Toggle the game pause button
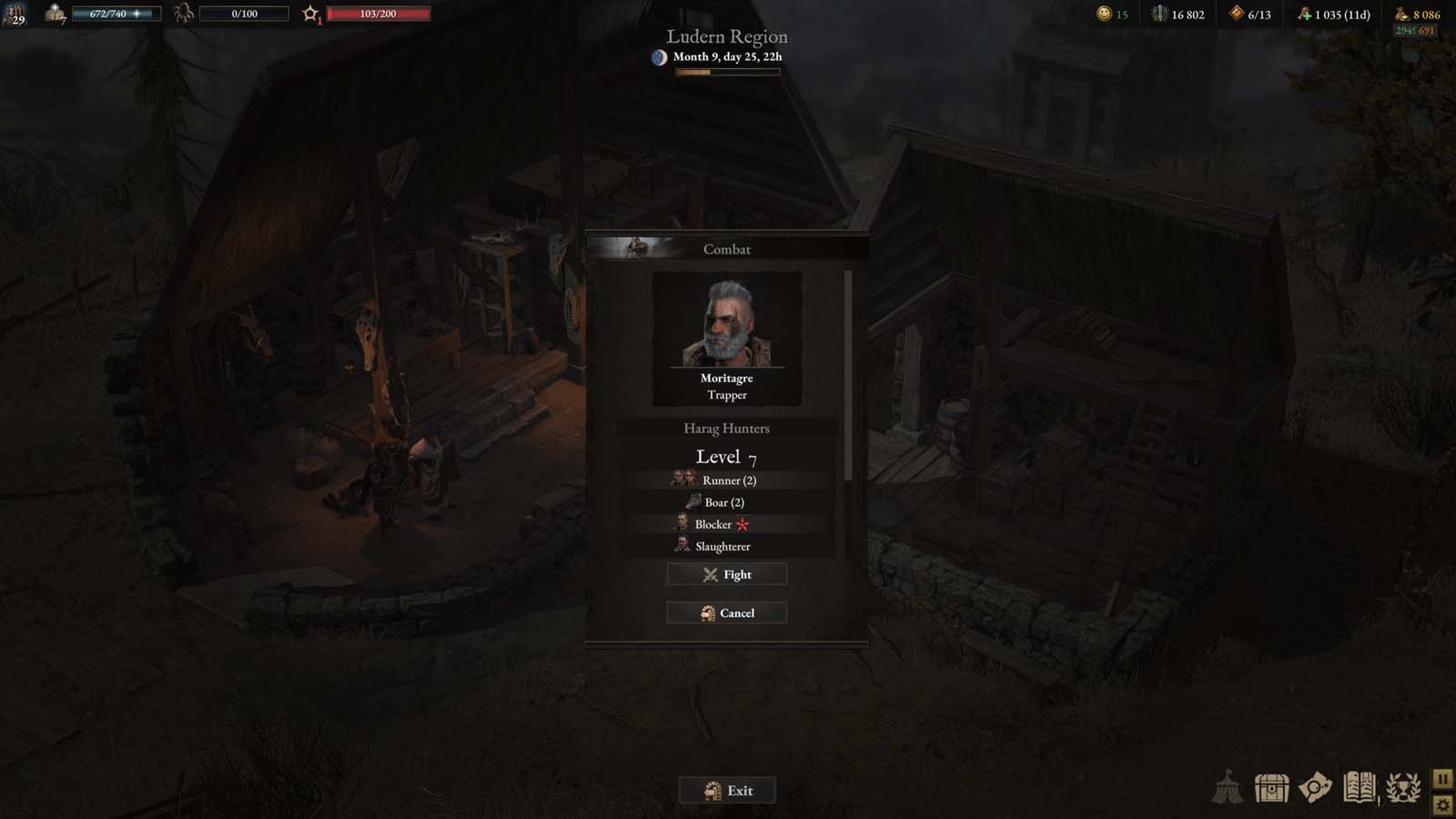The width and height of the screenshot is (1456, 819). click(1443, 777)
